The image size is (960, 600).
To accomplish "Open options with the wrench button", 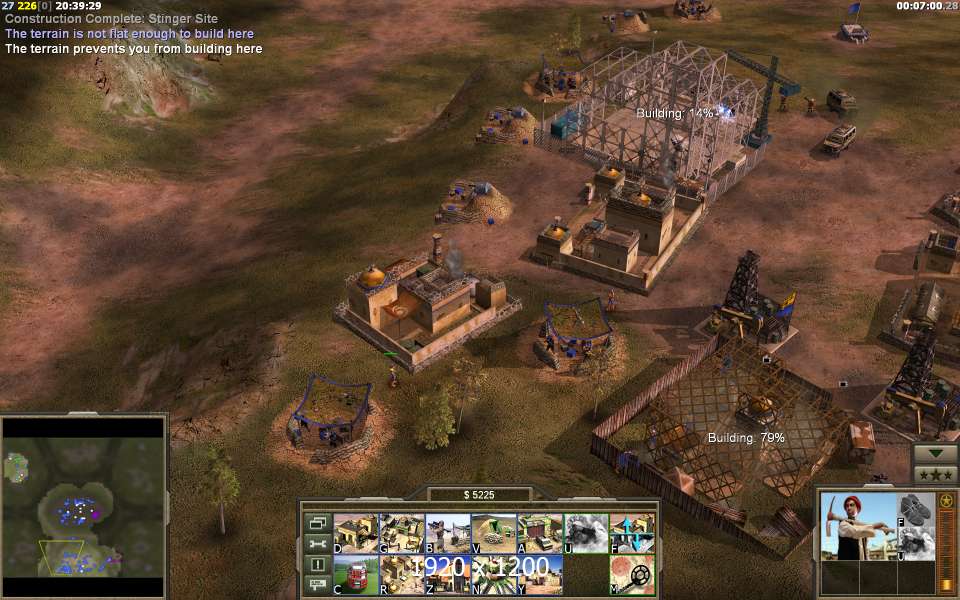I will (318, 543).
